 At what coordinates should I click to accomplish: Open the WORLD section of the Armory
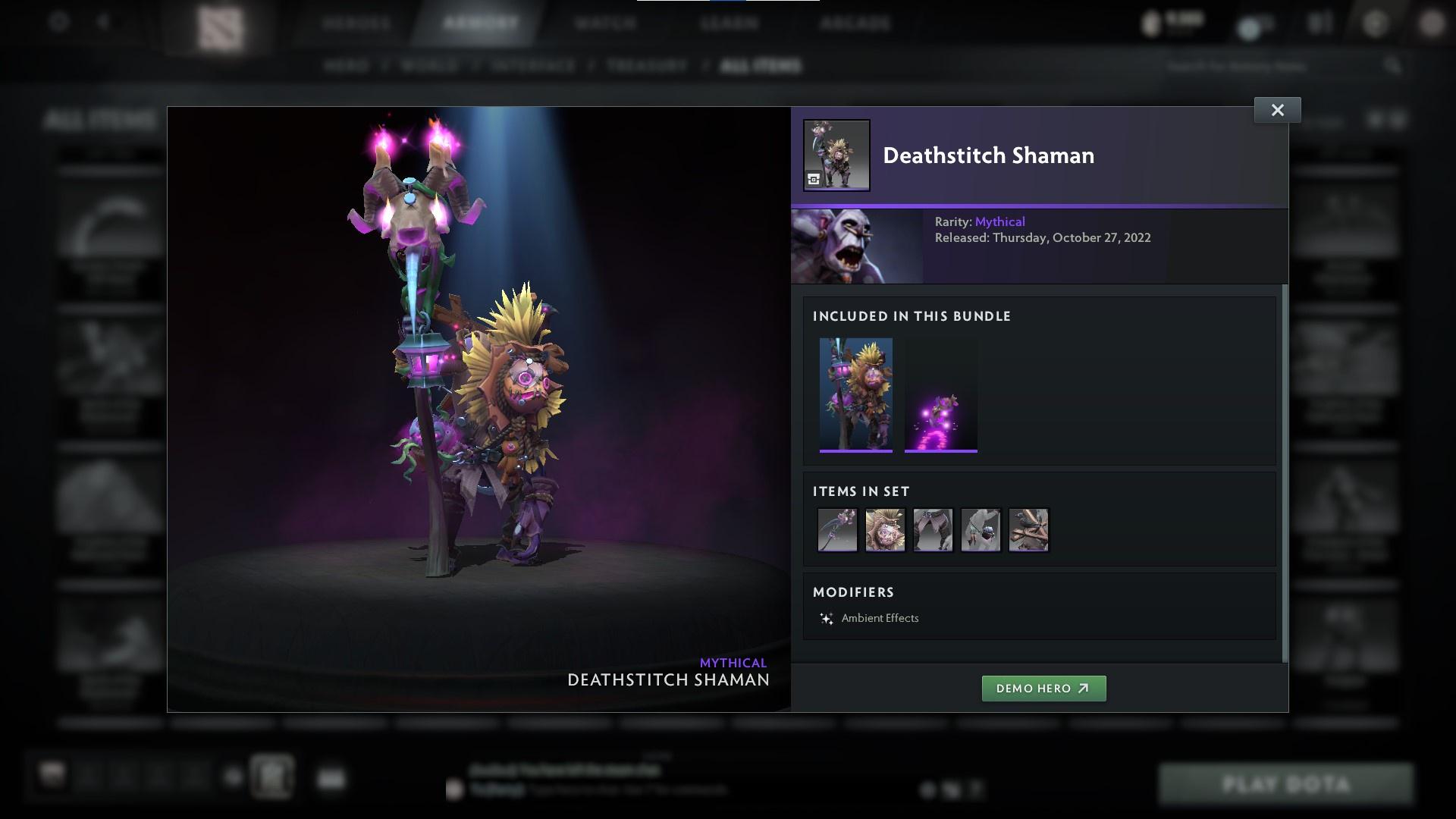tap(428, 66)
